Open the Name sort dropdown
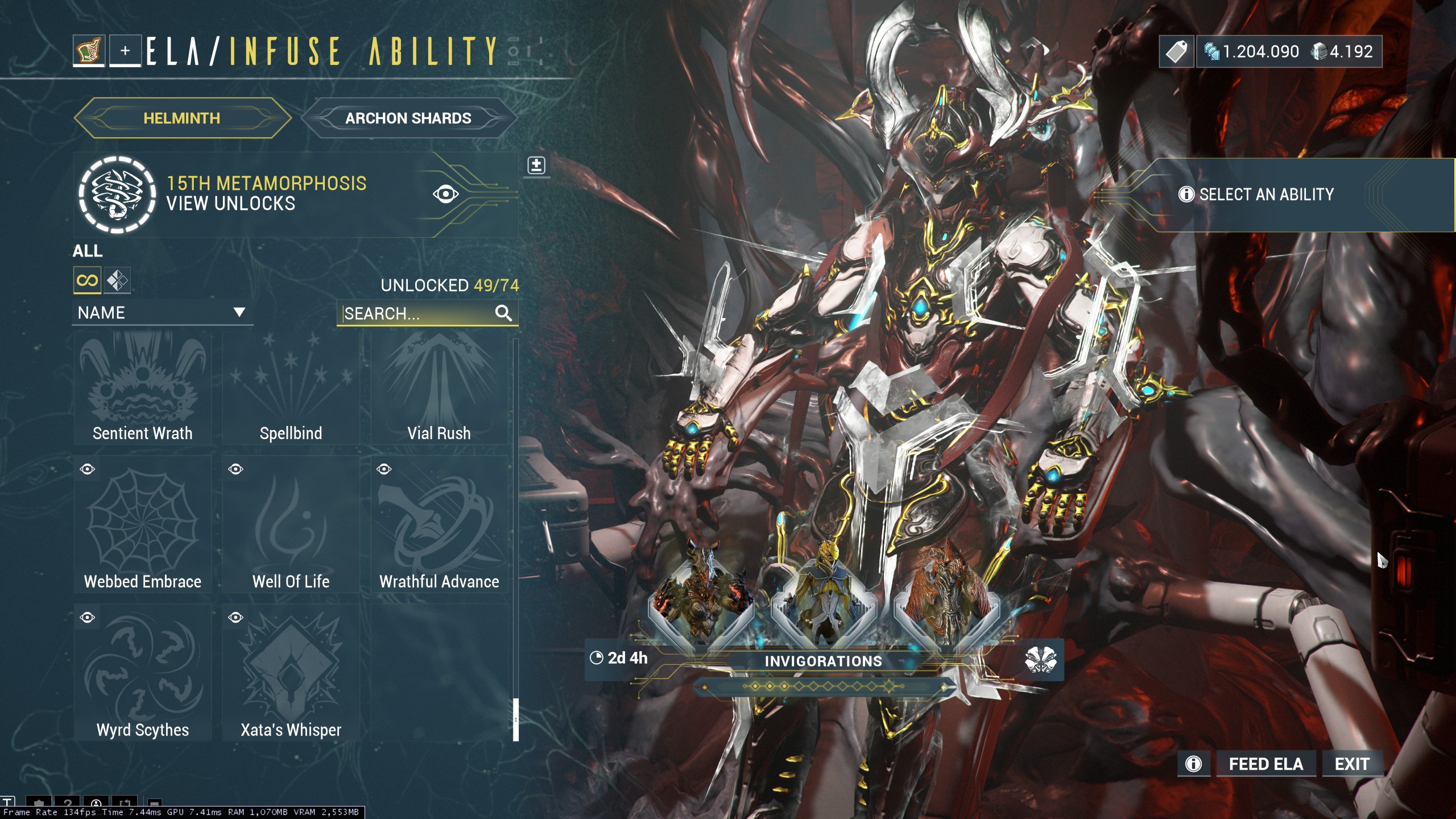Screen dimensions: 1456x819 tap(162, 312)
